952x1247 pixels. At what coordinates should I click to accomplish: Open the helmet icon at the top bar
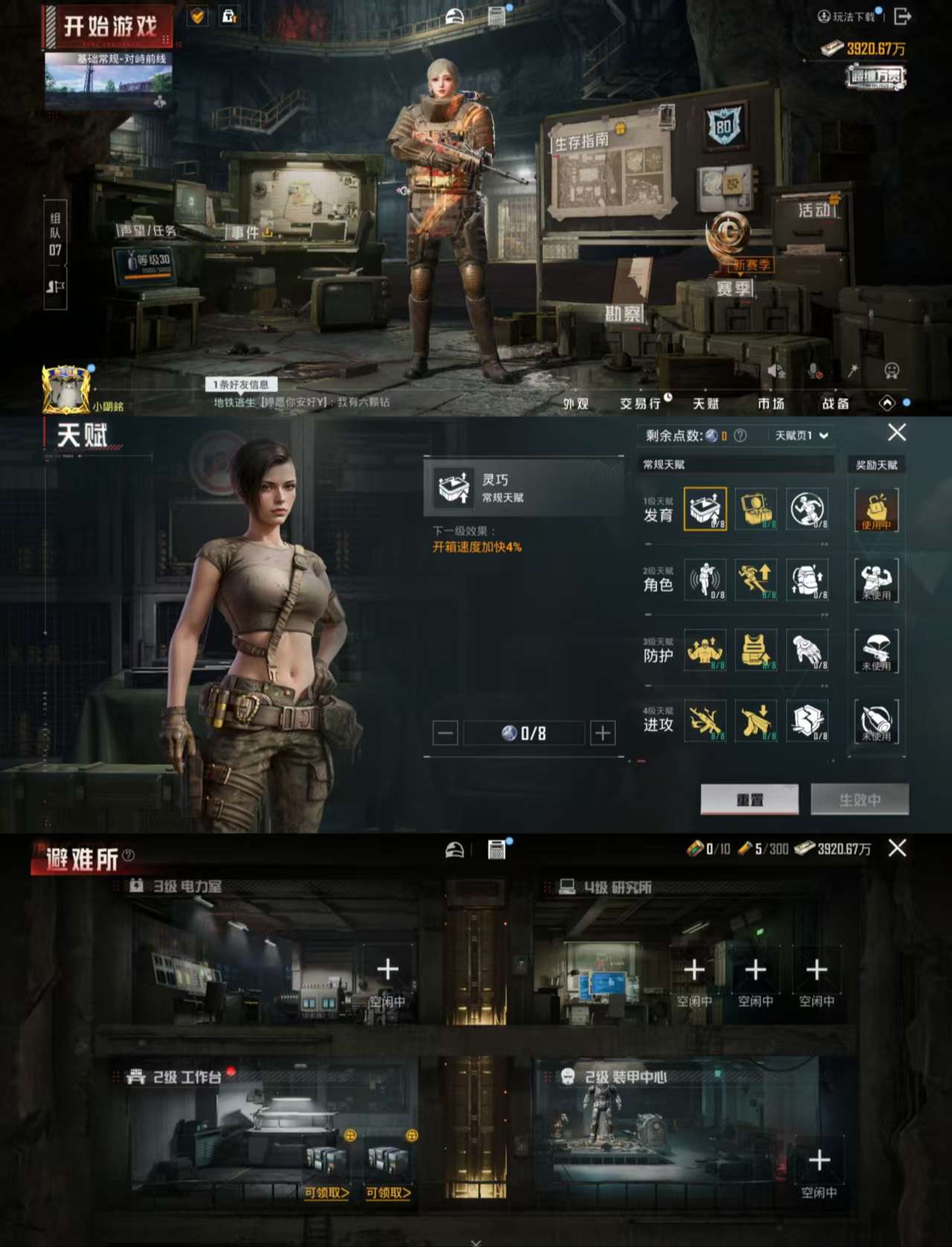tap(453, 15)
